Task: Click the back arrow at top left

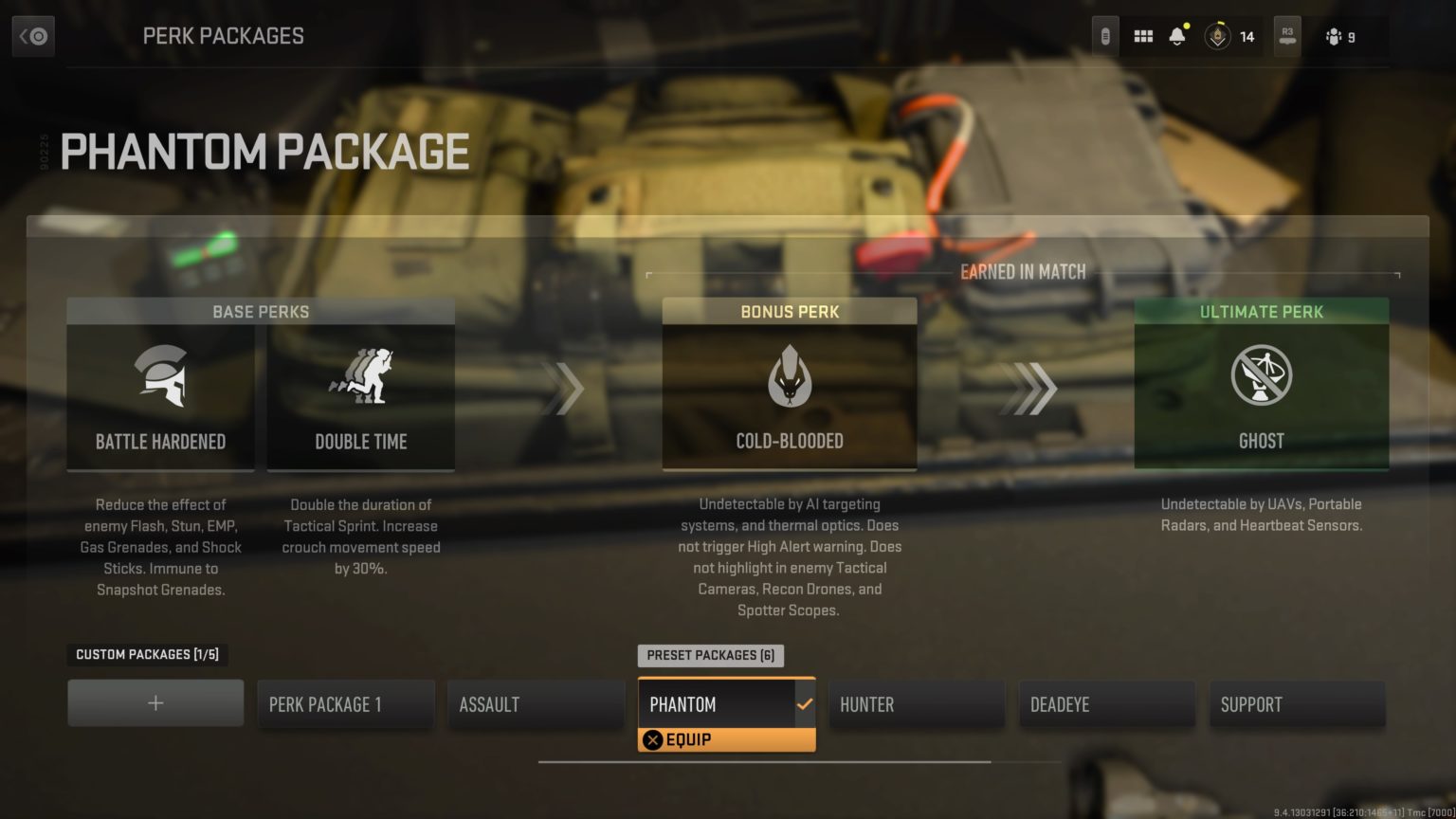Action: (32, 35)
